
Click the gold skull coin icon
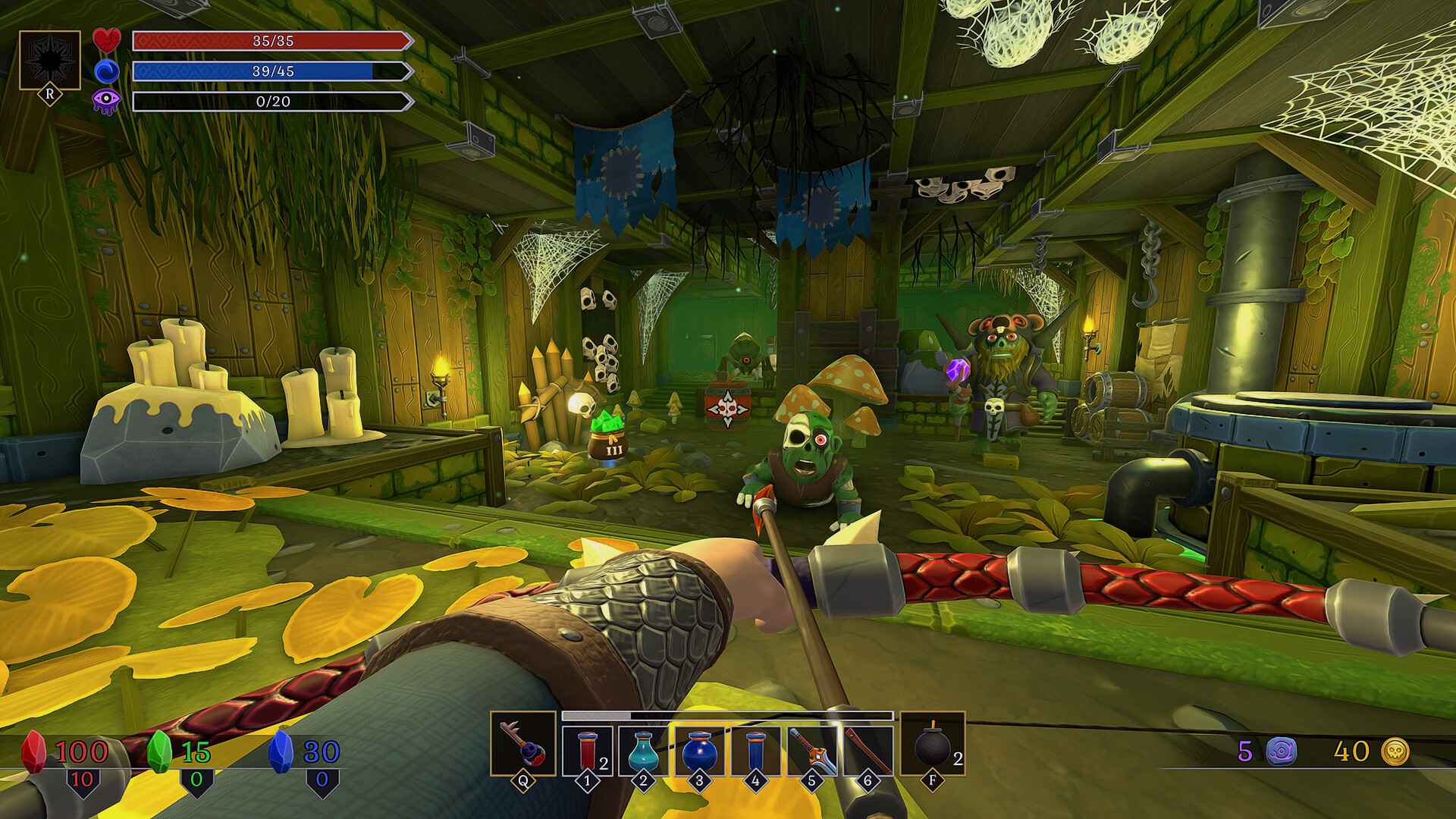click(1395, 751)
